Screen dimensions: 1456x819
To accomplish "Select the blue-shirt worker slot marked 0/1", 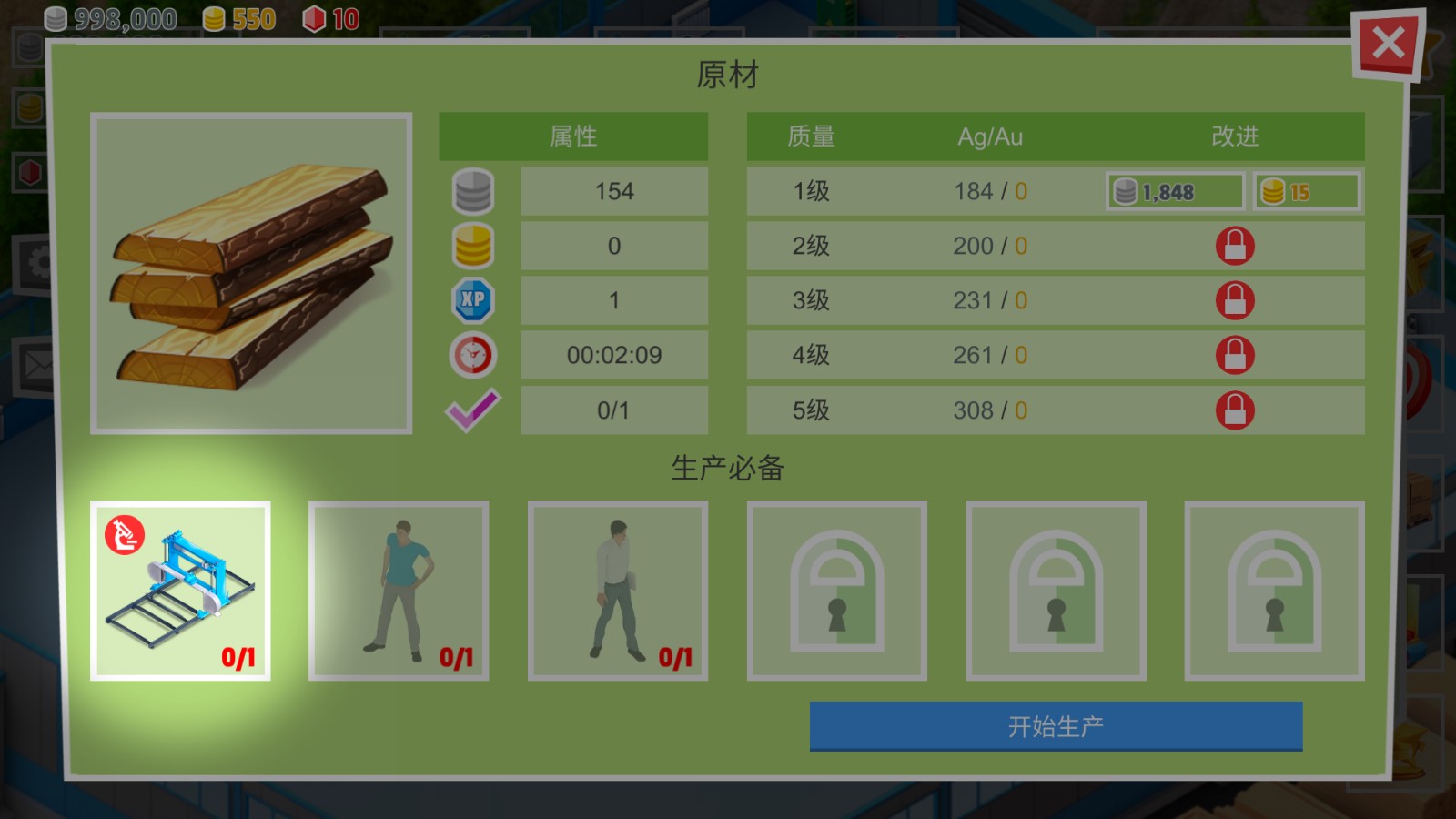I will point(399,590).
